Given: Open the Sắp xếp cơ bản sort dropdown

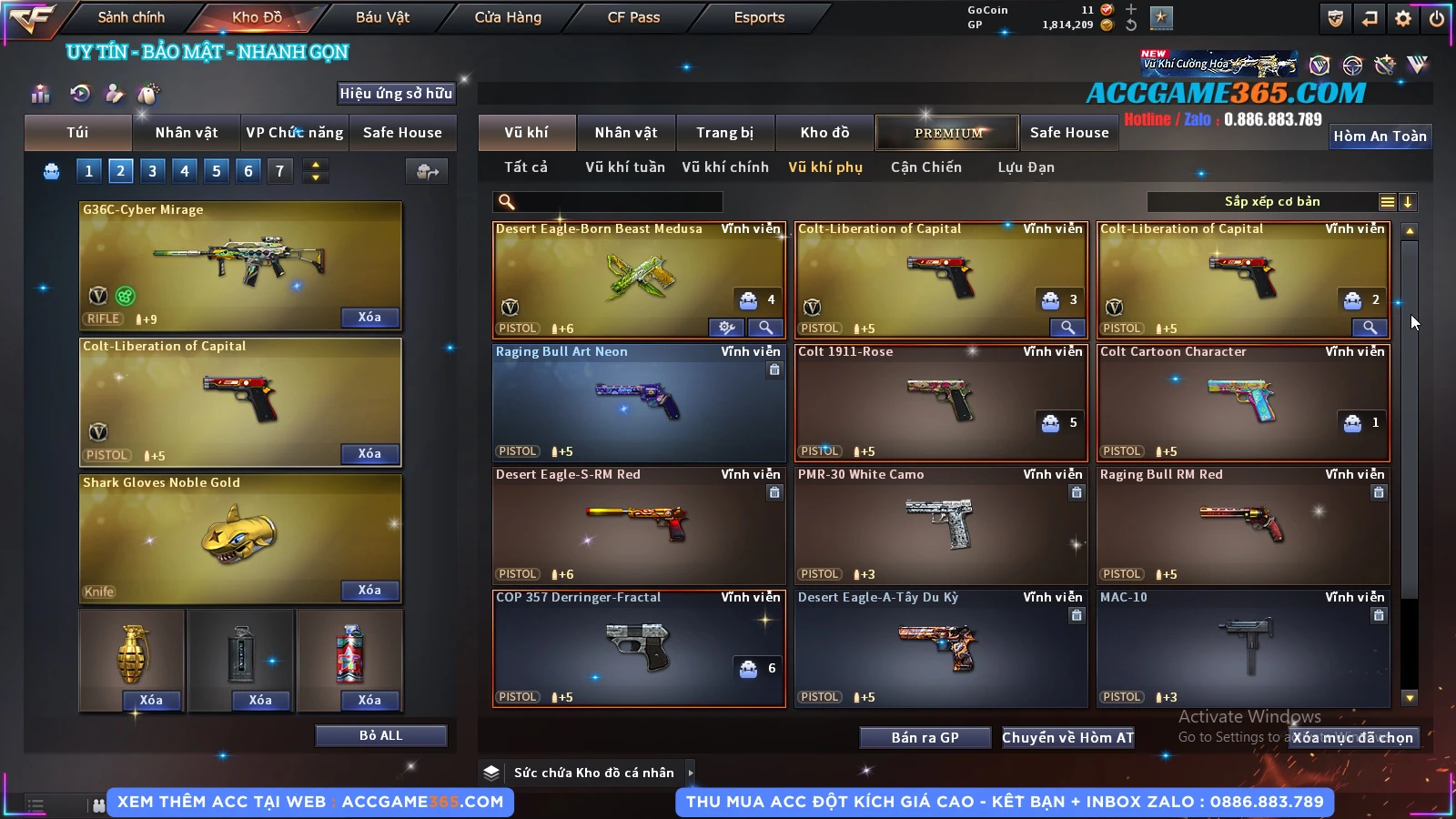Looking at the screenshot, I should [x=1272, y=202].
